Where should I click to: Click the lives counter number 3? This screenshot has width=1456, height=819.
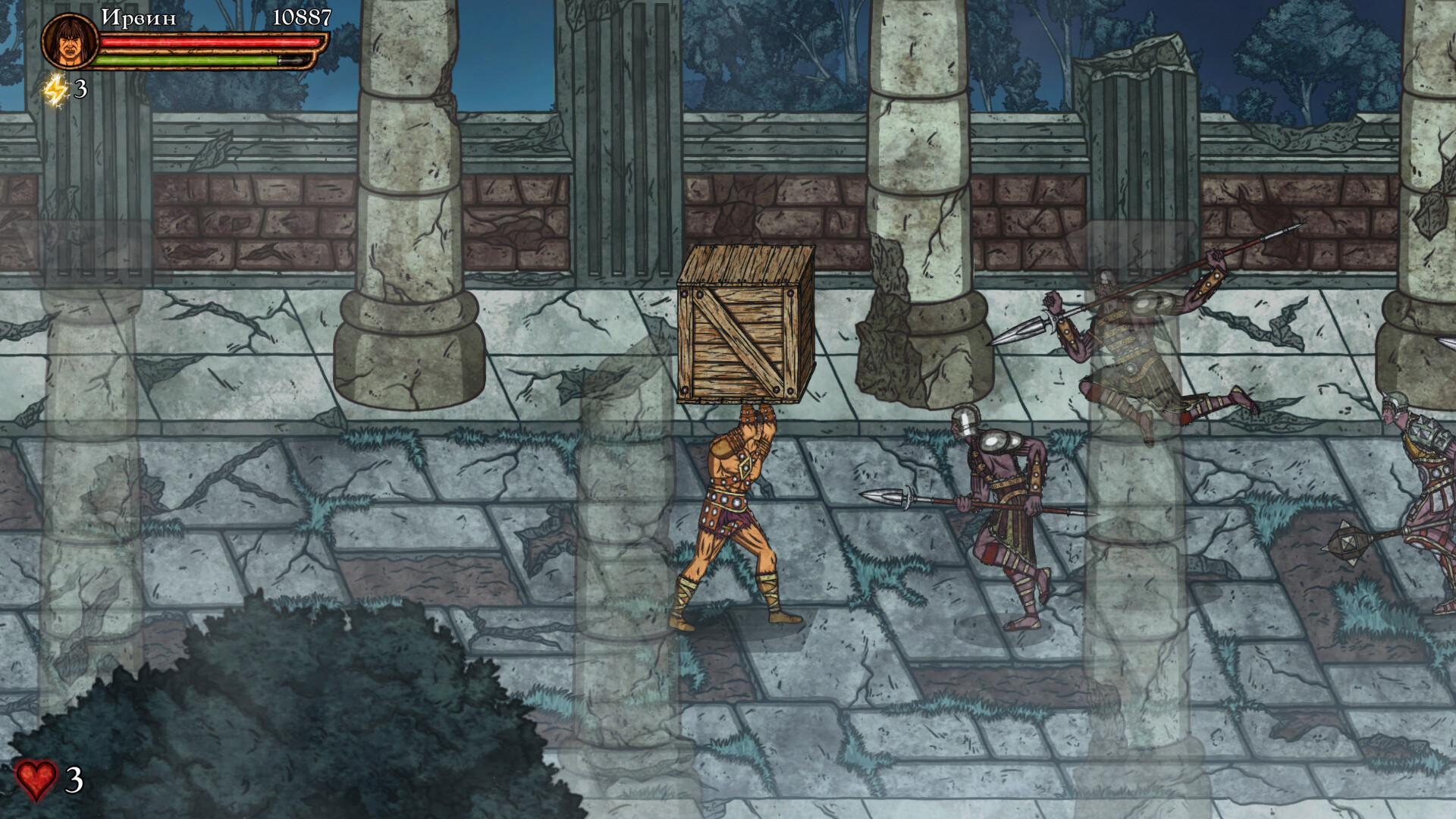click(x=74, y=780)
